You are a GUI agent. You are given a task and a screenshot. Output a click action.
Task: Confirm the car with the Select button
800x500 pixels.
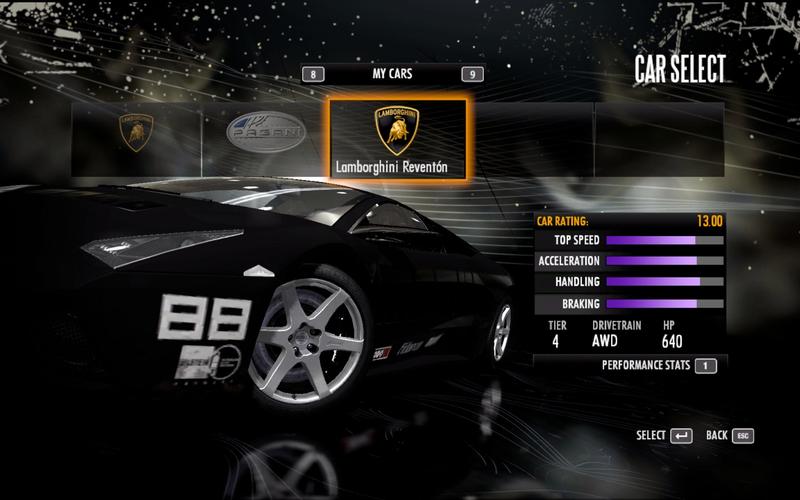click(x=681, y=436)
